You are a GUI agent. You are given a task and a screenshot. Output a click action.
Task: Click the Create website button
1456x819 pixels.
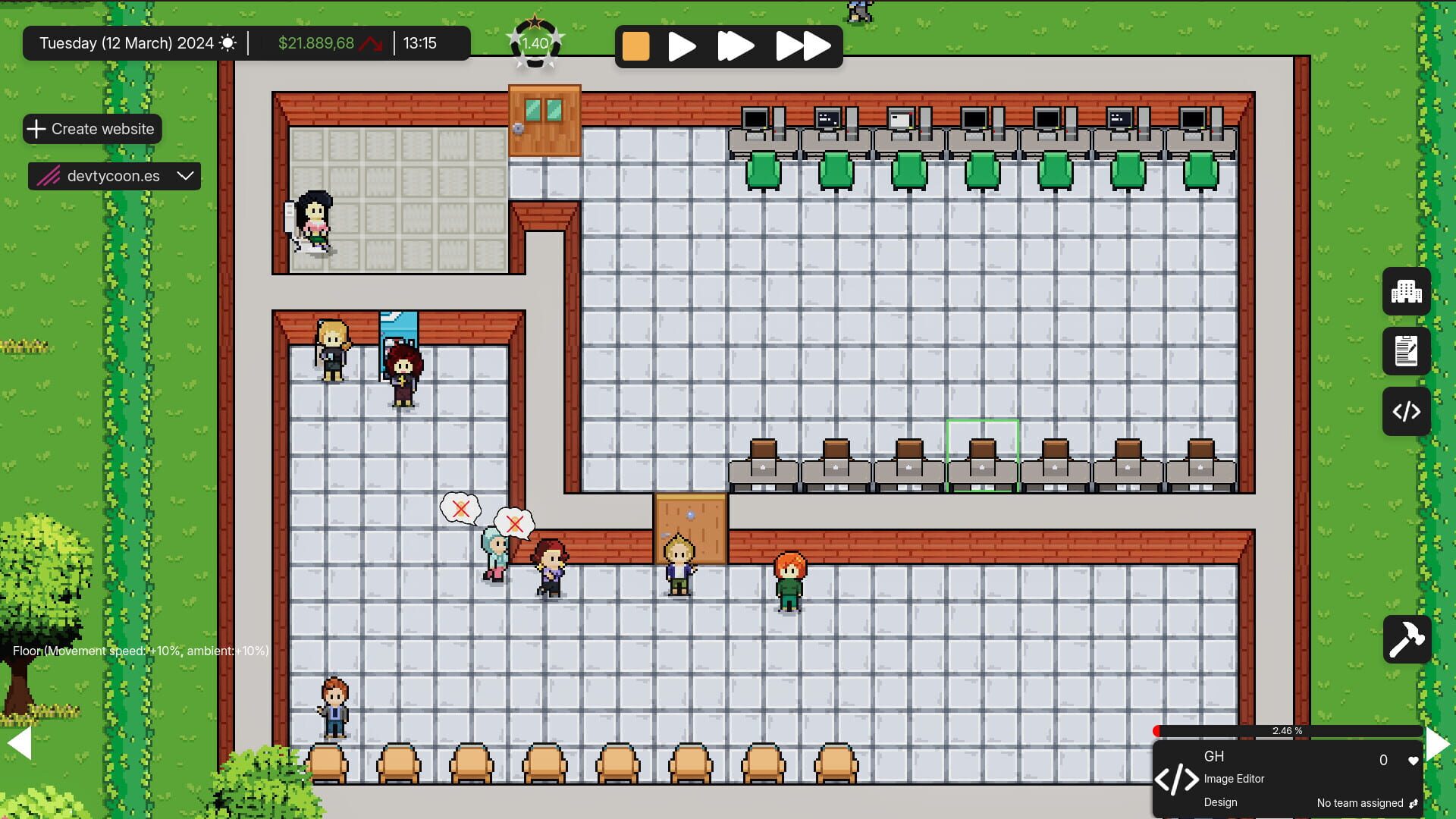click(x=92, y=129)
